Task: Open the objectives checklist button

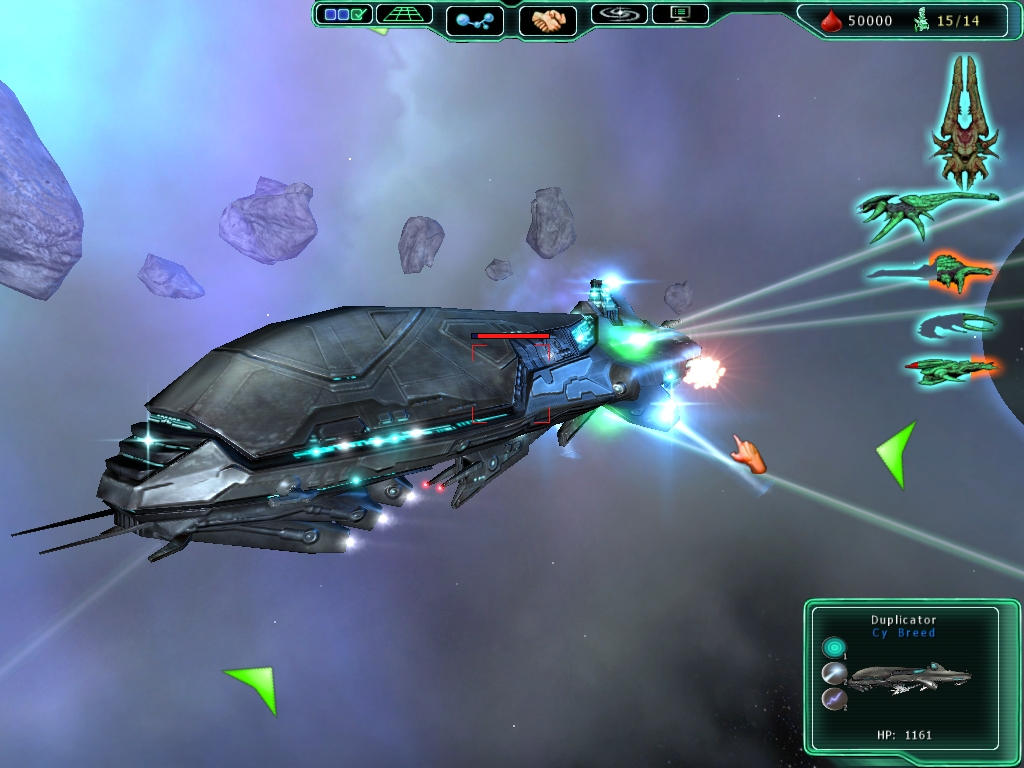Action: tap(344, 15)
